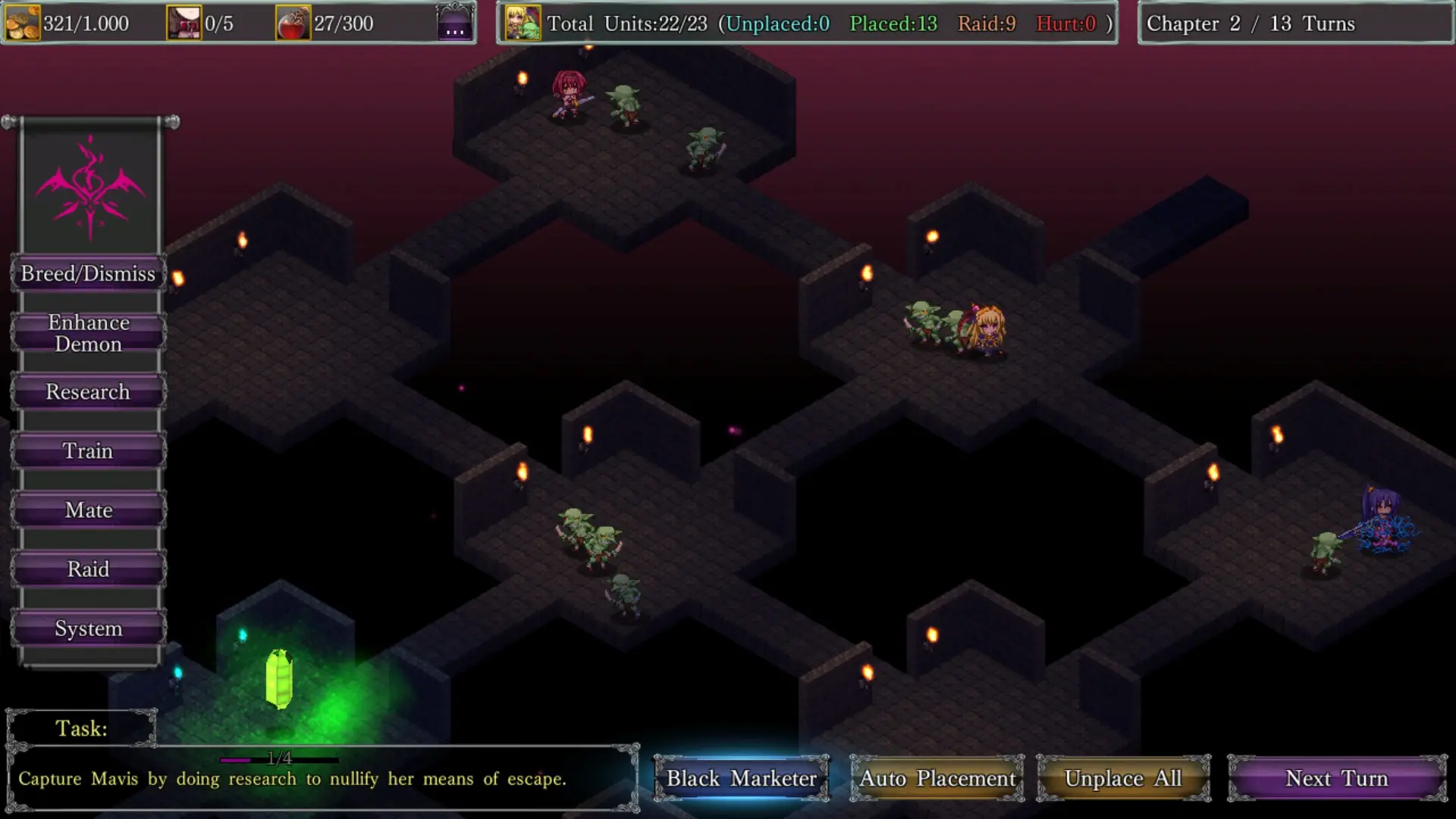Image resolution: width=1456 pixels, height=819 pixels.
Task: Start a Raid from the menu
Action: coord(88,570)
